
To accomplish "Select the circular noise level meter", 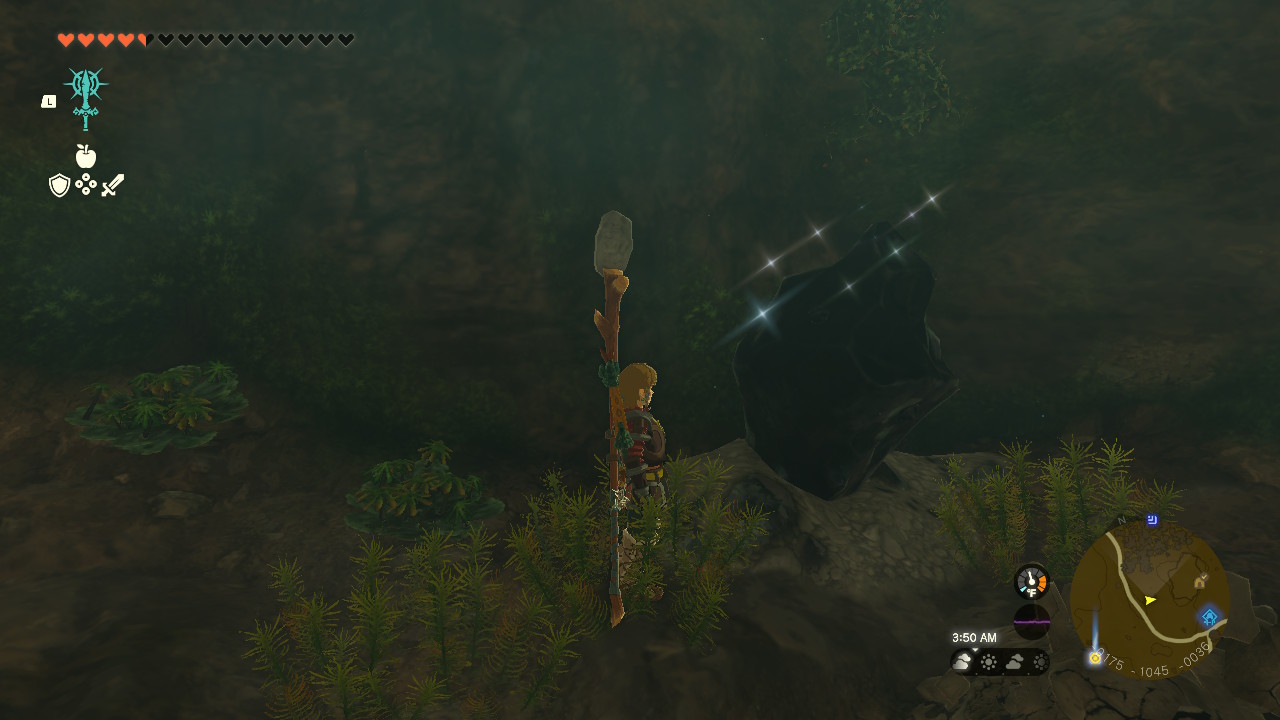I will (1031, 622).
